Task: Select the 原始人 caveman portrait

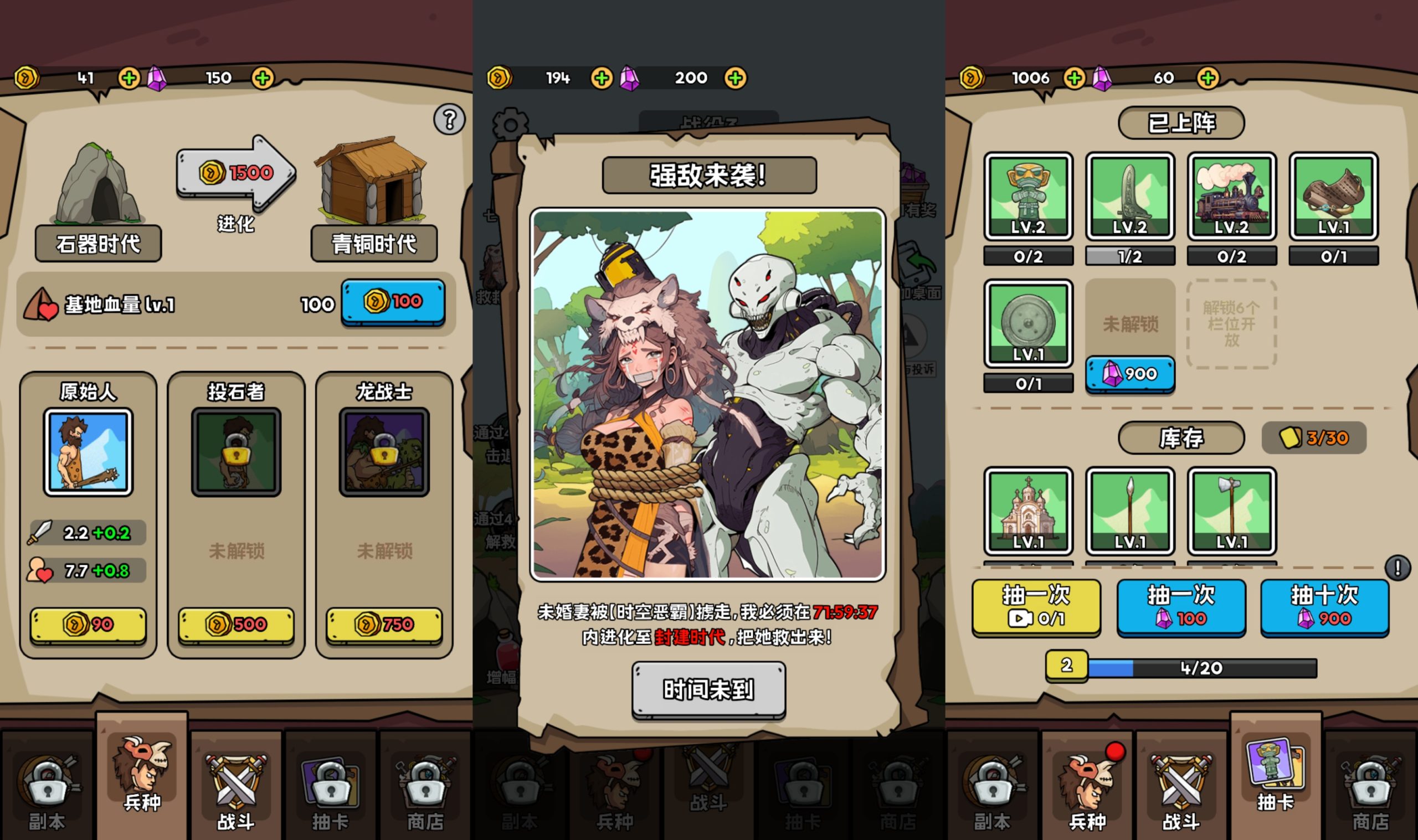Action: coord(88,452)
